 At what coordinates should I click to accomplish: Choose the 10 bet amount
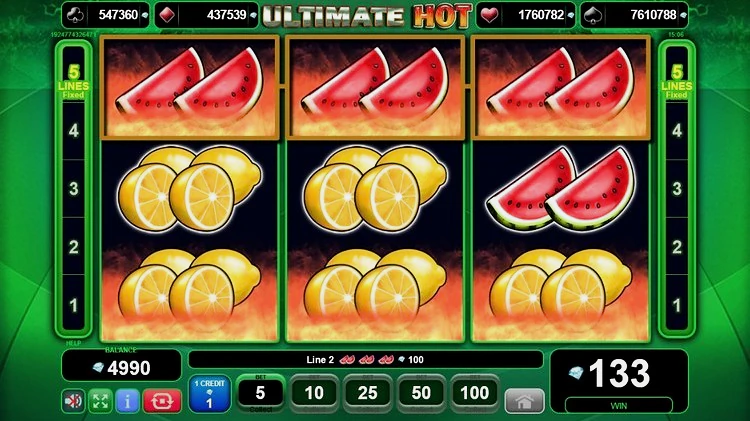click(314, 393)
